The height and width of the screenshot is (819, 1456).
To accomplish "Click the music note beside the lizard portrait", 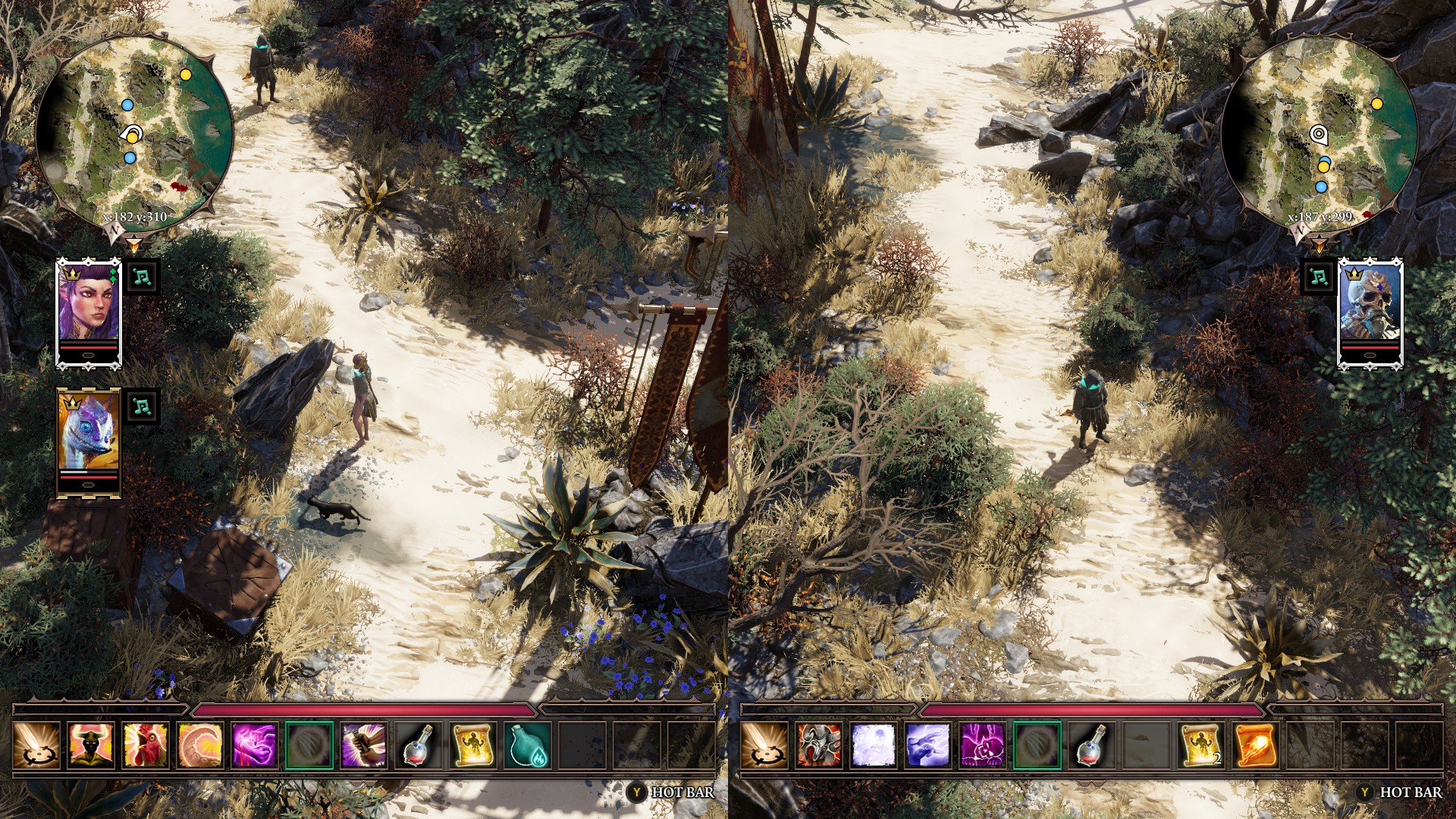I will [141, 406].
